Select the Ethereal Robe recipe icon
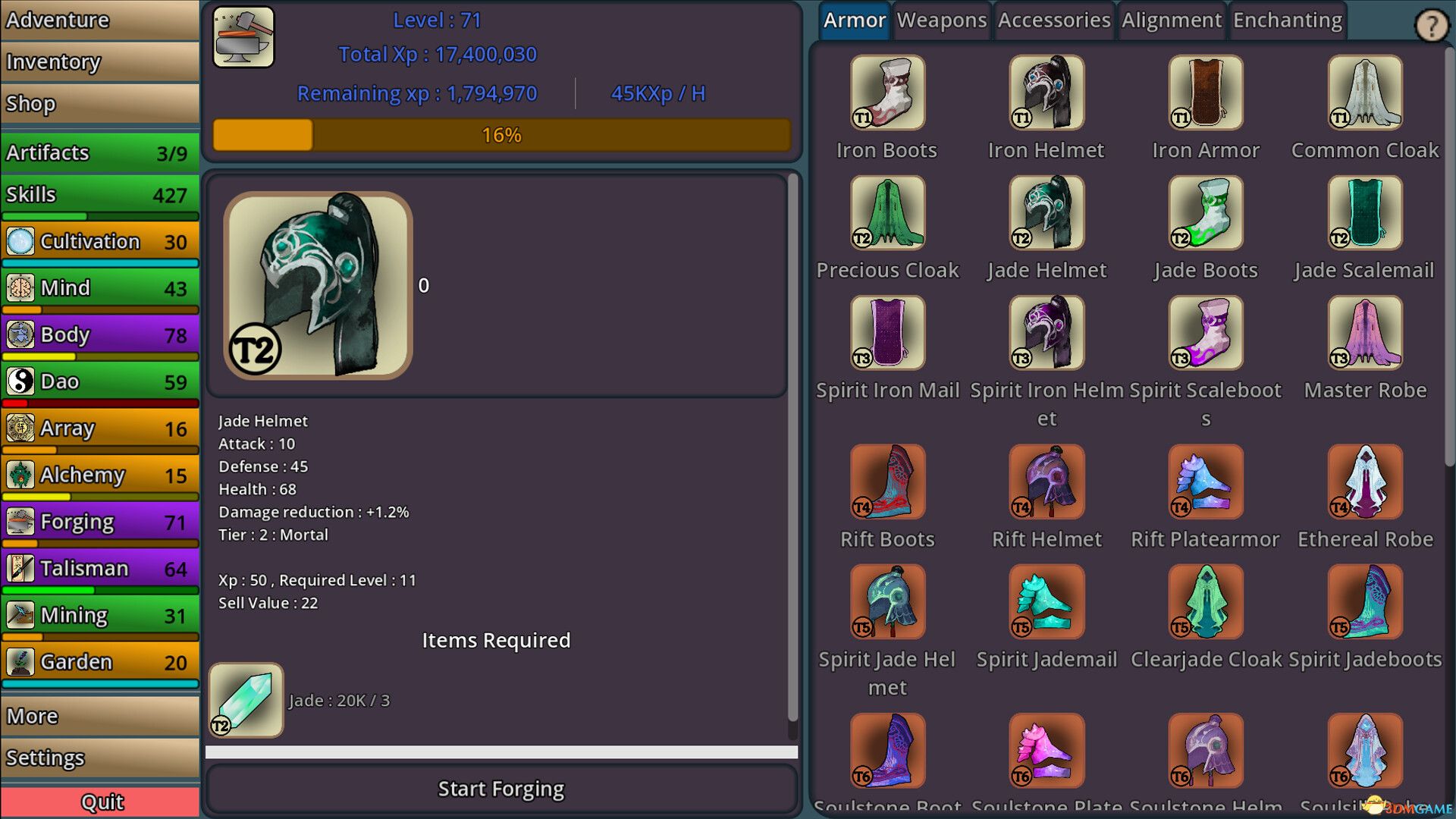The width and height of the screenshot is (1456, 819). (1364, 482)
